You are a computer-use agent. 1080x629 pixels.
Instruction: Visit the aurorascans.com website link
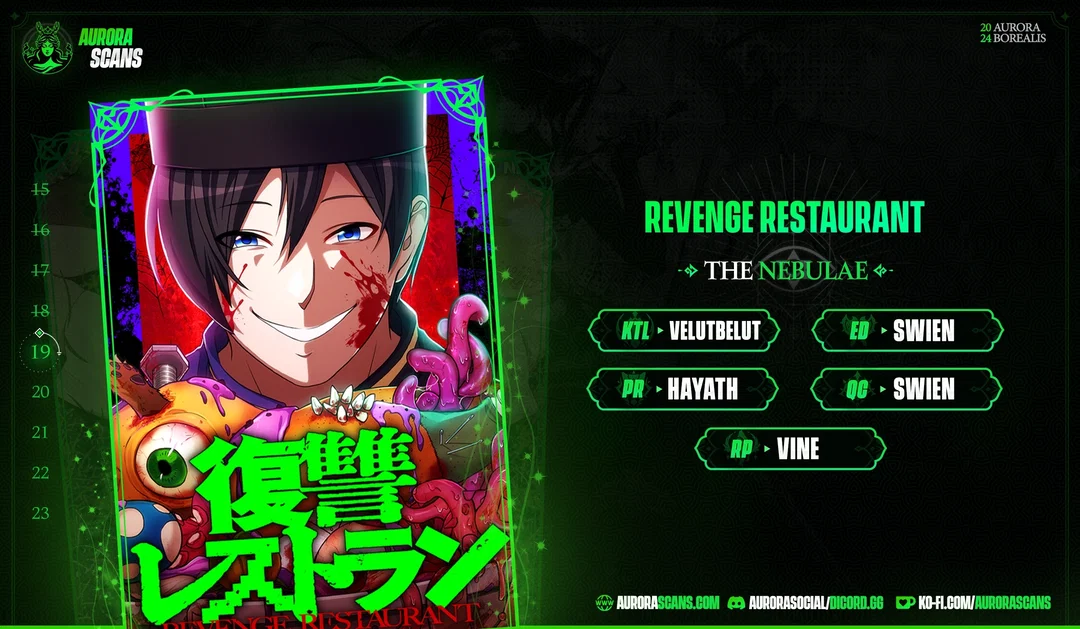pyautogui.click(x=658, y=602)
